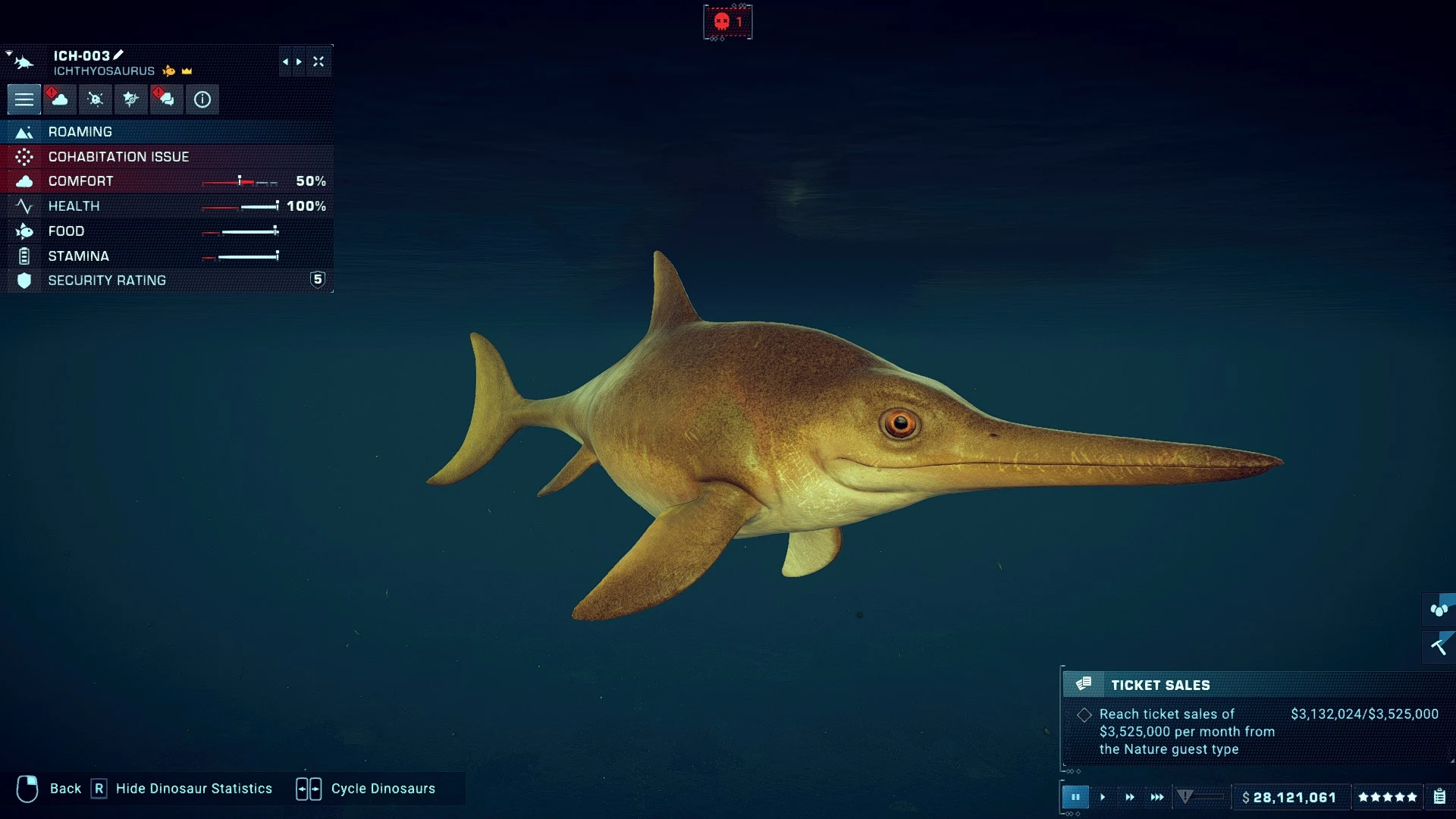Viewport: 1456px width, 819px height.
Task: Open the clipboard management menu
Action: tap(1439, 797)
